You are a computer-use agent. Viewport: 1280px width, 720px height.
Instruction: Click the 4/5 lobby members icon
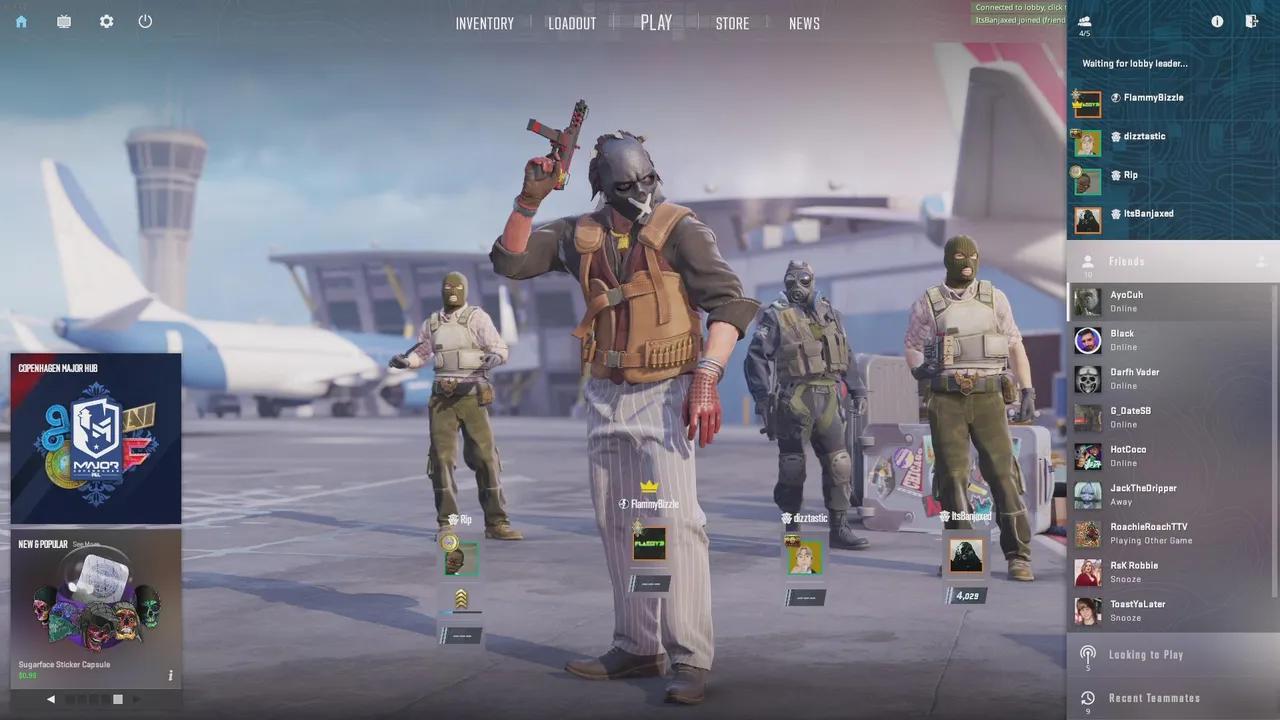pyautogui.click(x=1084, y=21)
